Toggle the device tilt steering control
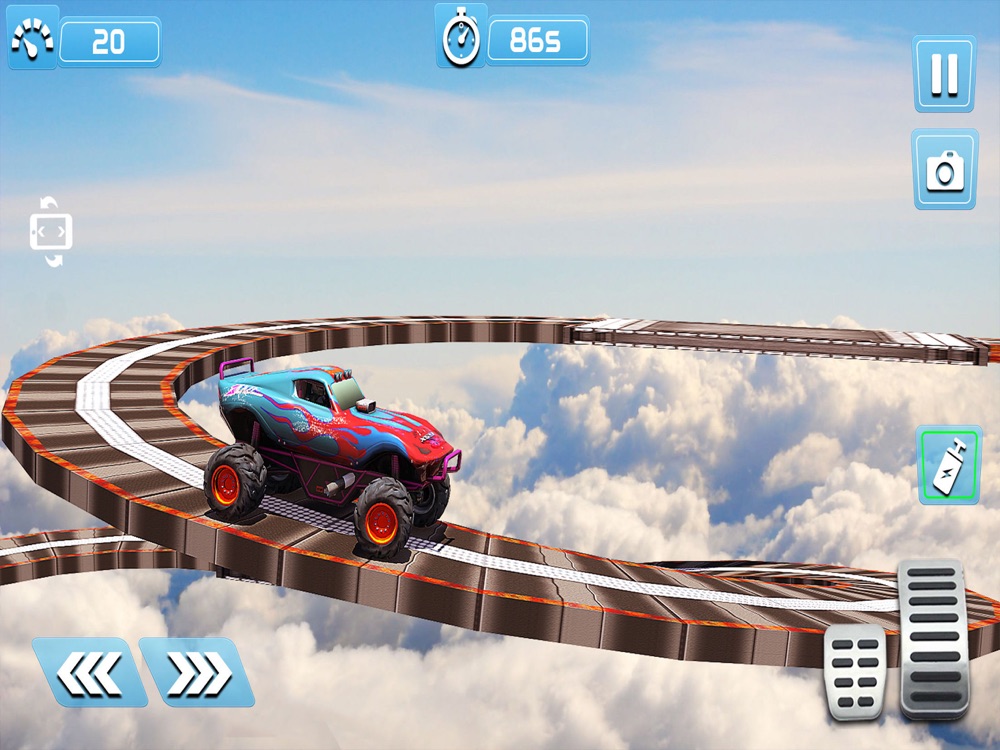1000x750 pixels. (x=51, y=232)
